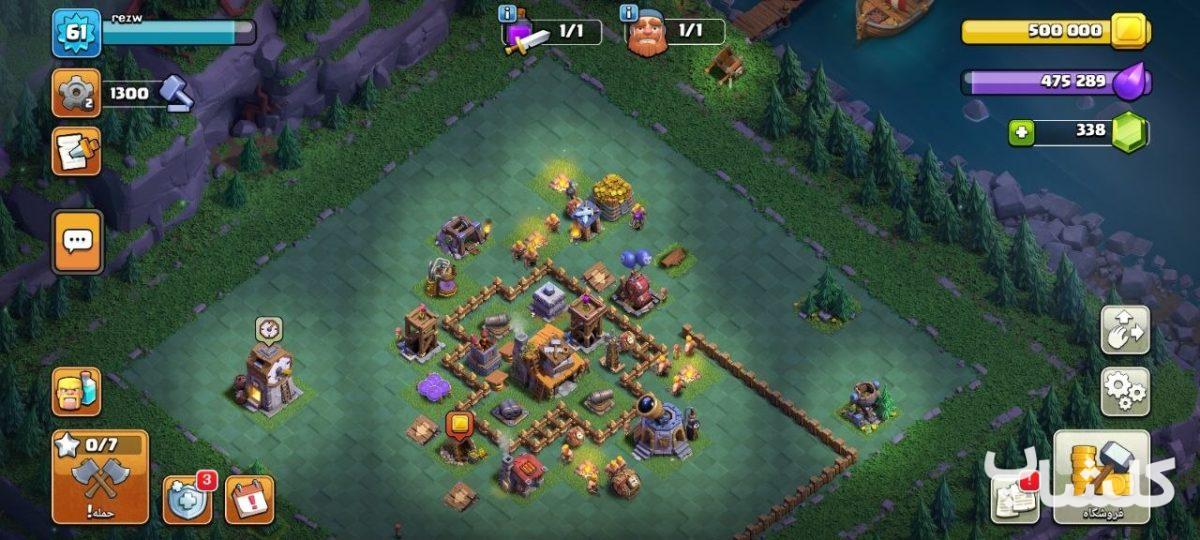1200x540 pixels.
Task: Open the calendar events button
Action: click(x=249, y=499)
